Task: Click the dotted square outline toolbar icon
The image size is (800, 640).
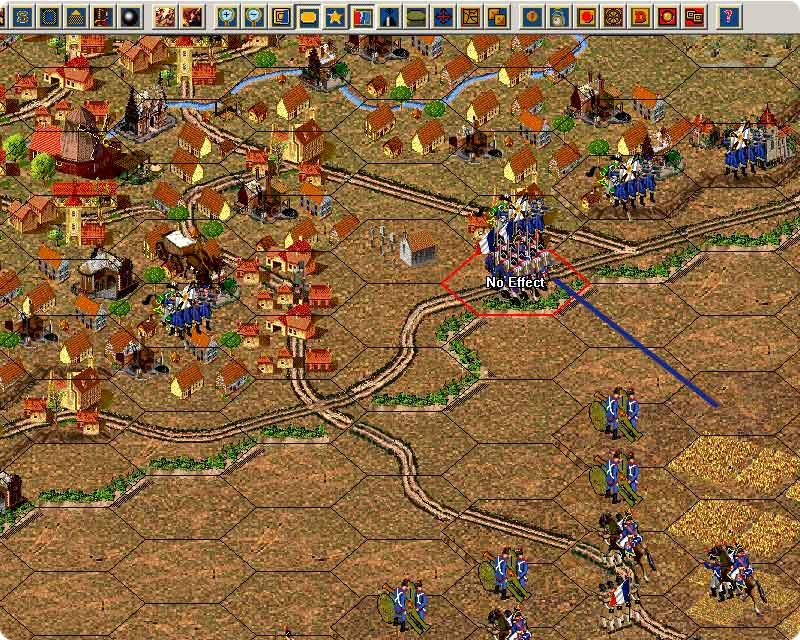Action: (48, 16)
